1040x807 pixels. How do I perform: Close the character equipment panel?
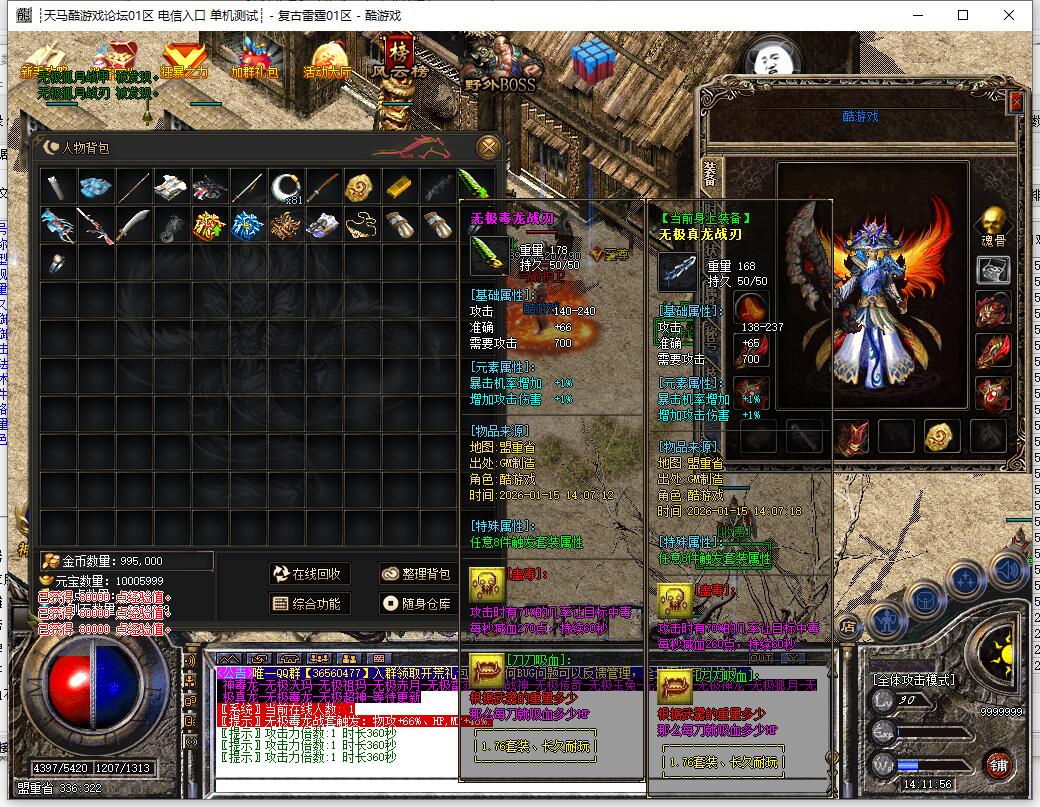point(1017,102)
